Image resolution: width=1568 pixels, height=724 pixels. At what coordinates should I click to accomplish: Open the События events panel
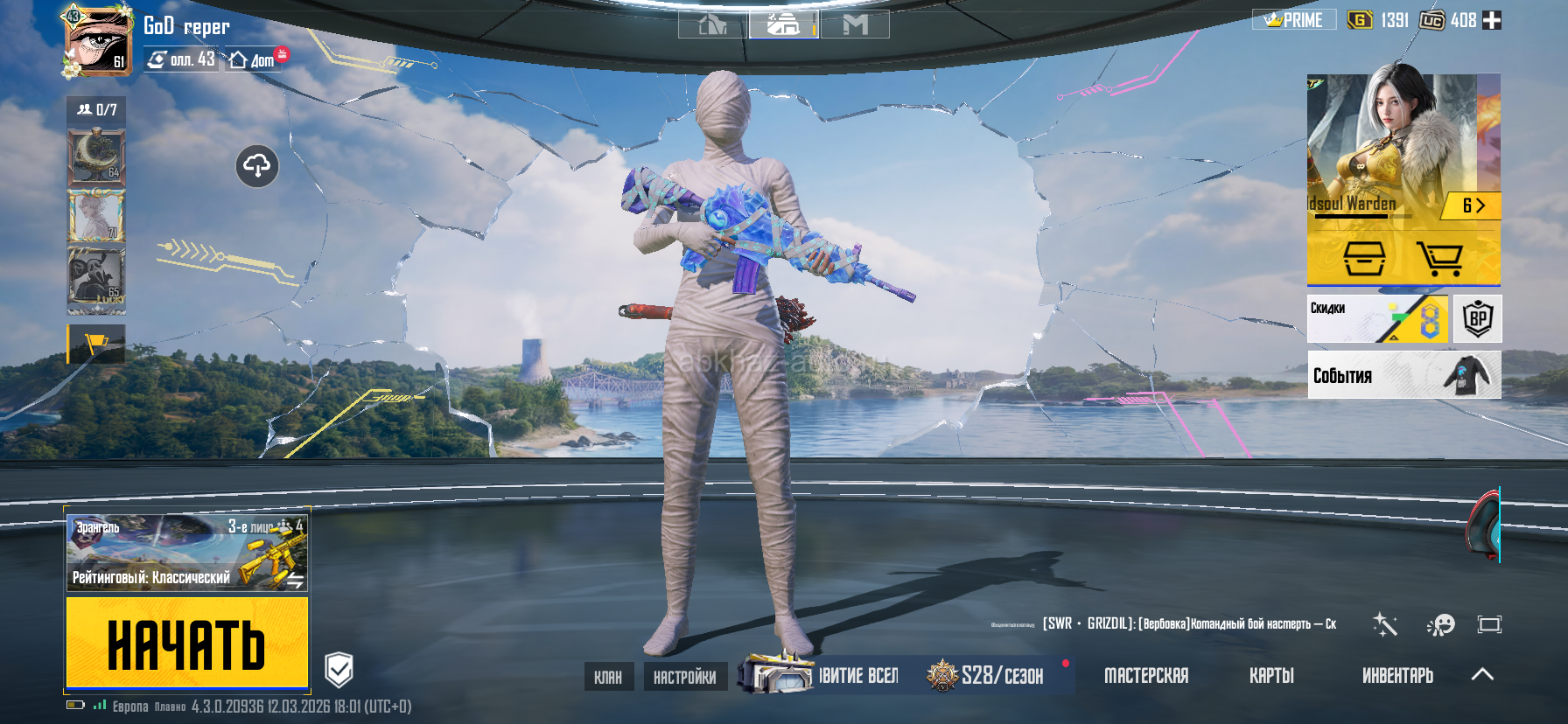click(1403, 375)
